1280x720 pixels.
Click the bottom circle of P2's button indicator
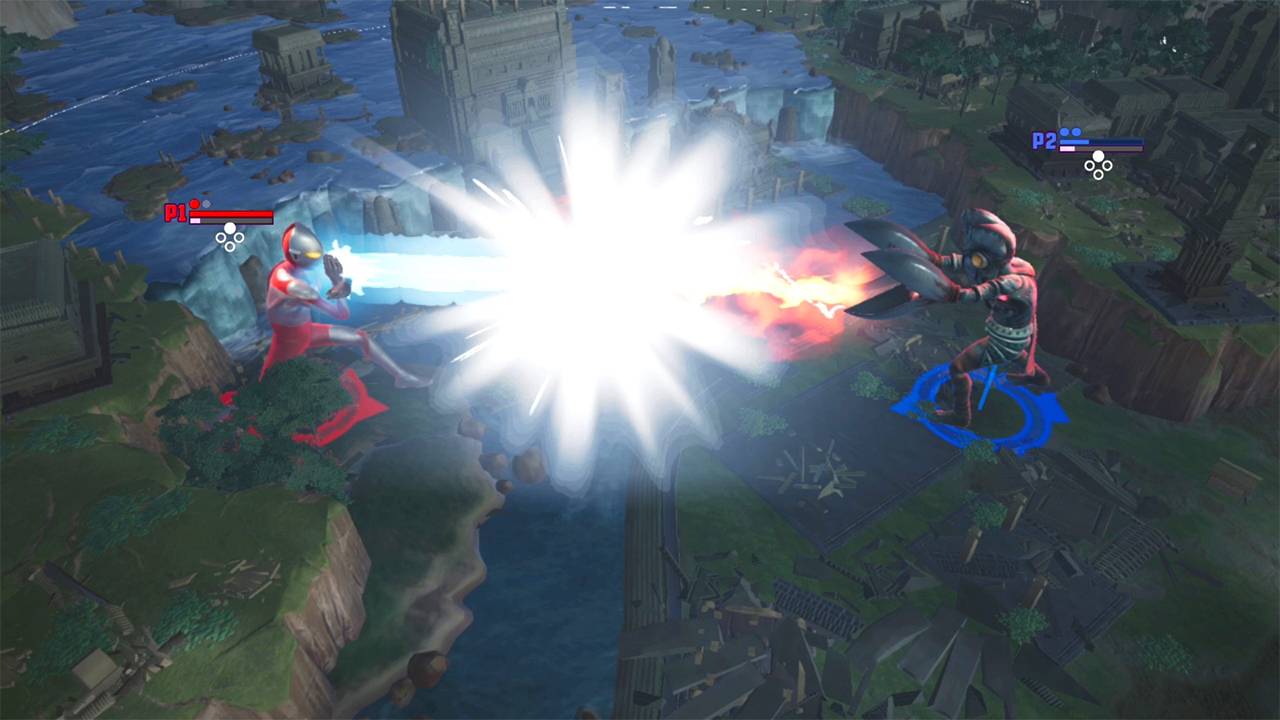click(x=1098, y=174)
